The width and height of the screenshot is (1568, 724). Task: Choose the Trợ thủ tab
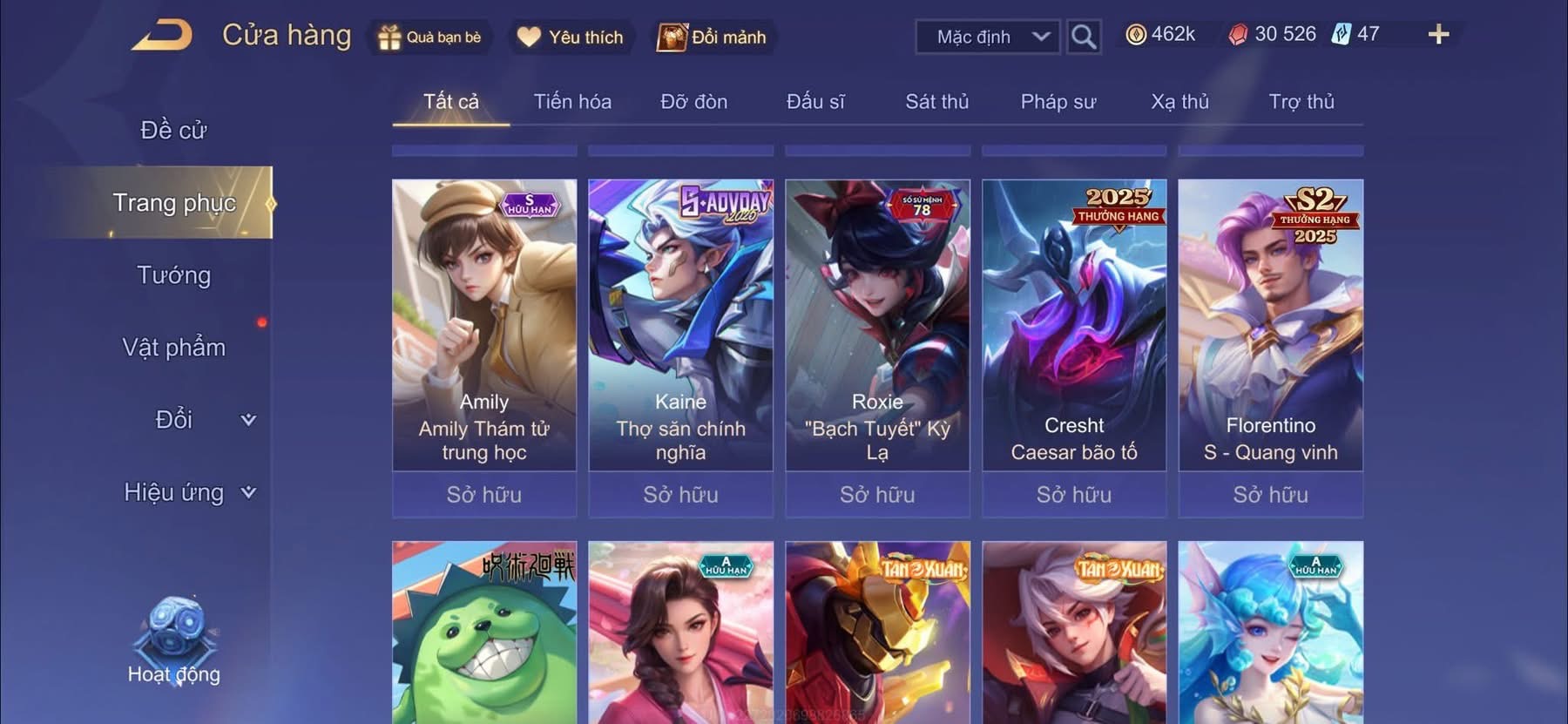point(1301,102)
